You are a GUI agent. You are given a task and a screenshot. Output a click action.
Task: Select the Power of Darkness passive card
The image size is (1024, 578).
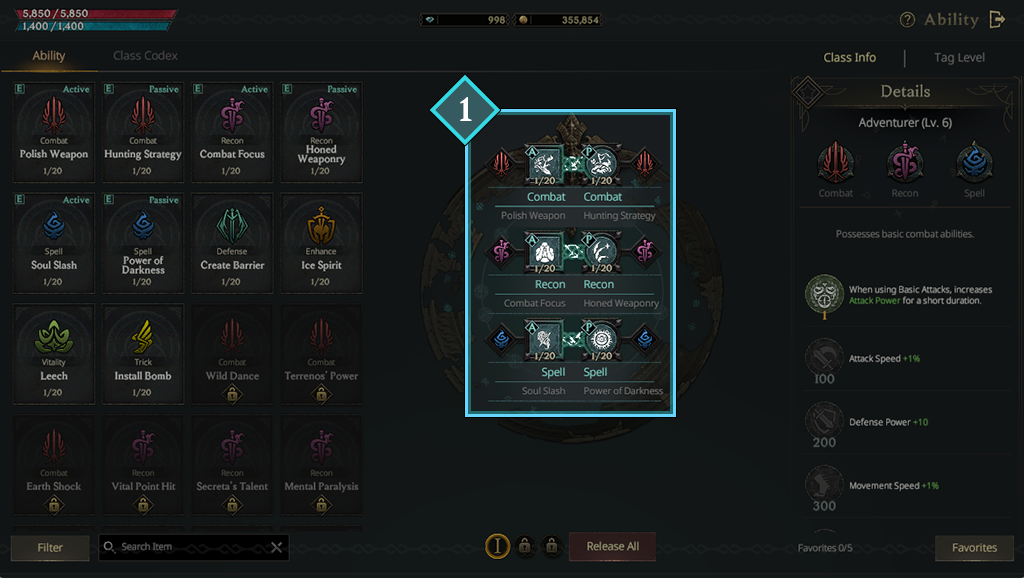pos(143,243)
